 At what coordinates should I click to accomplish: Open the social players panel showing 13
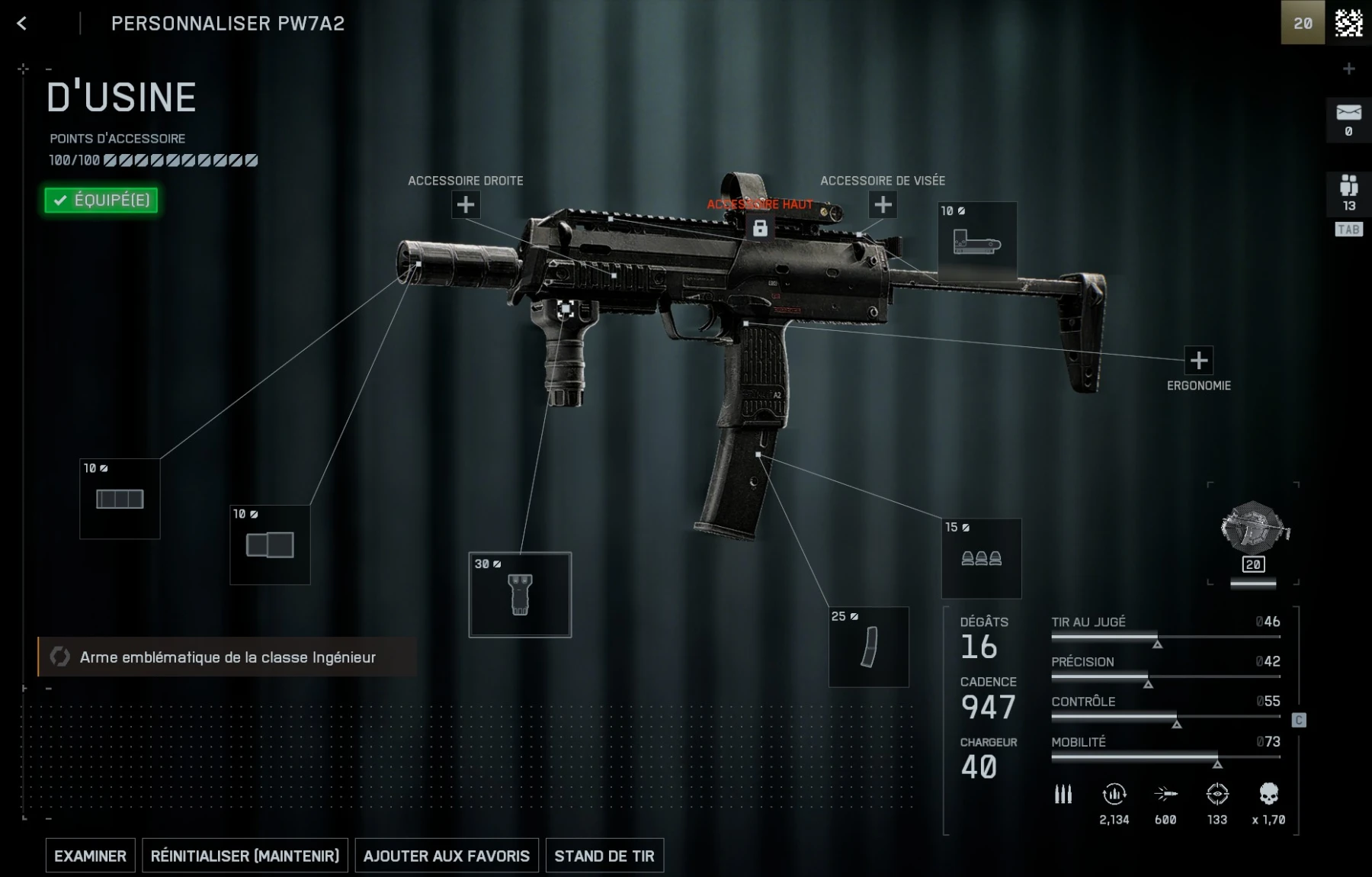click(x=1348, y=192)
